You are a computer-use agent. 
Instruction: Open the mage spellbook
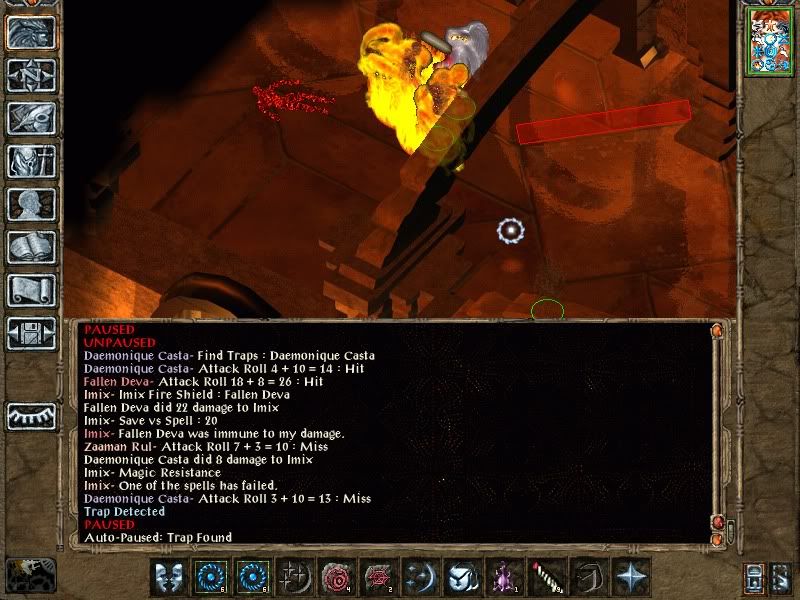point(31,247)
